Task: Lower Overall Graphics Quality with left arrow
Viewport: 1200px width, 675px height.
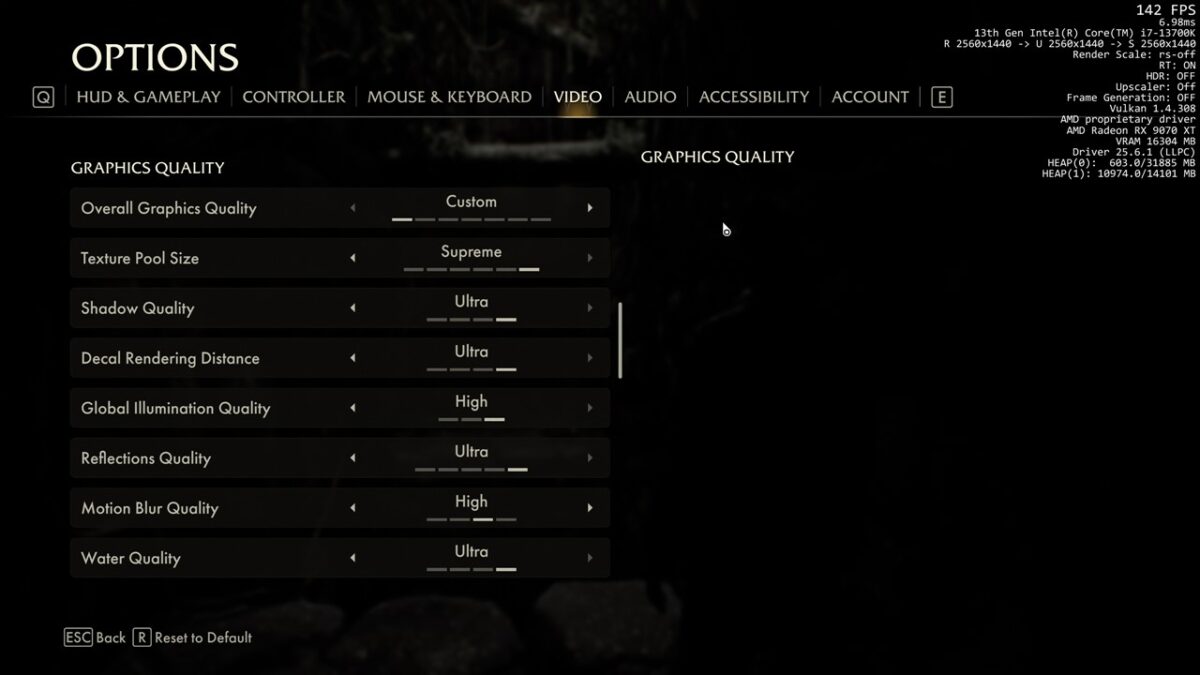Action: [352, 208]
